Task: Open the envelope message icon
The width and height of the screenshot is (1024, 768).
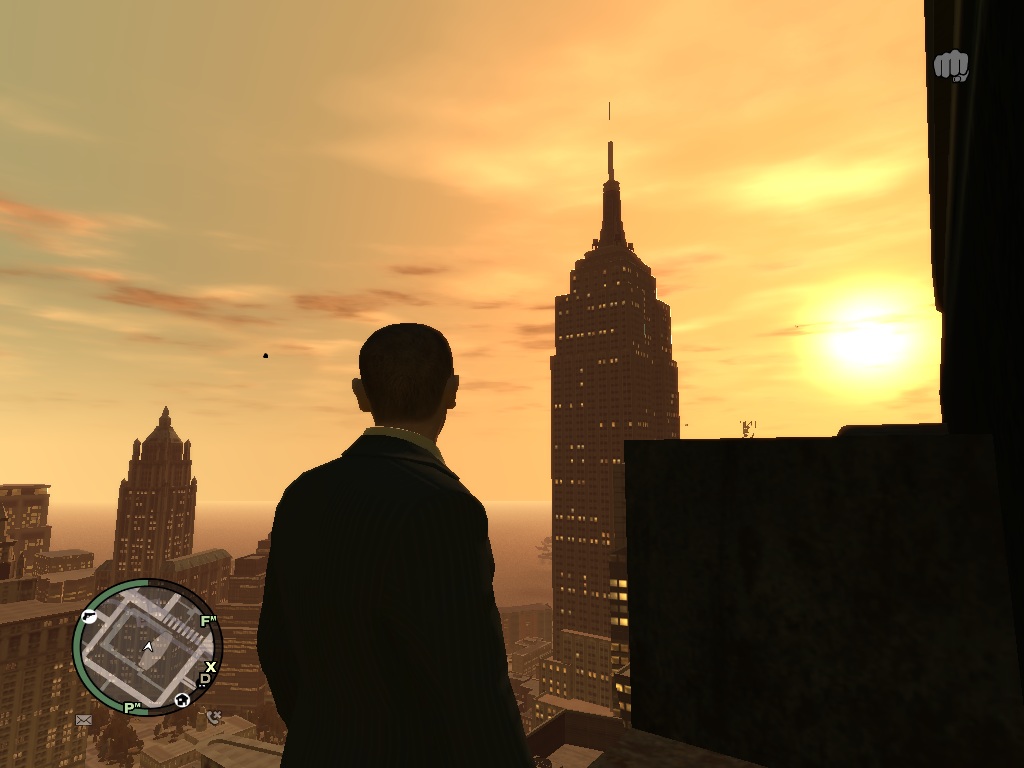Action: (x=84, y=719)
